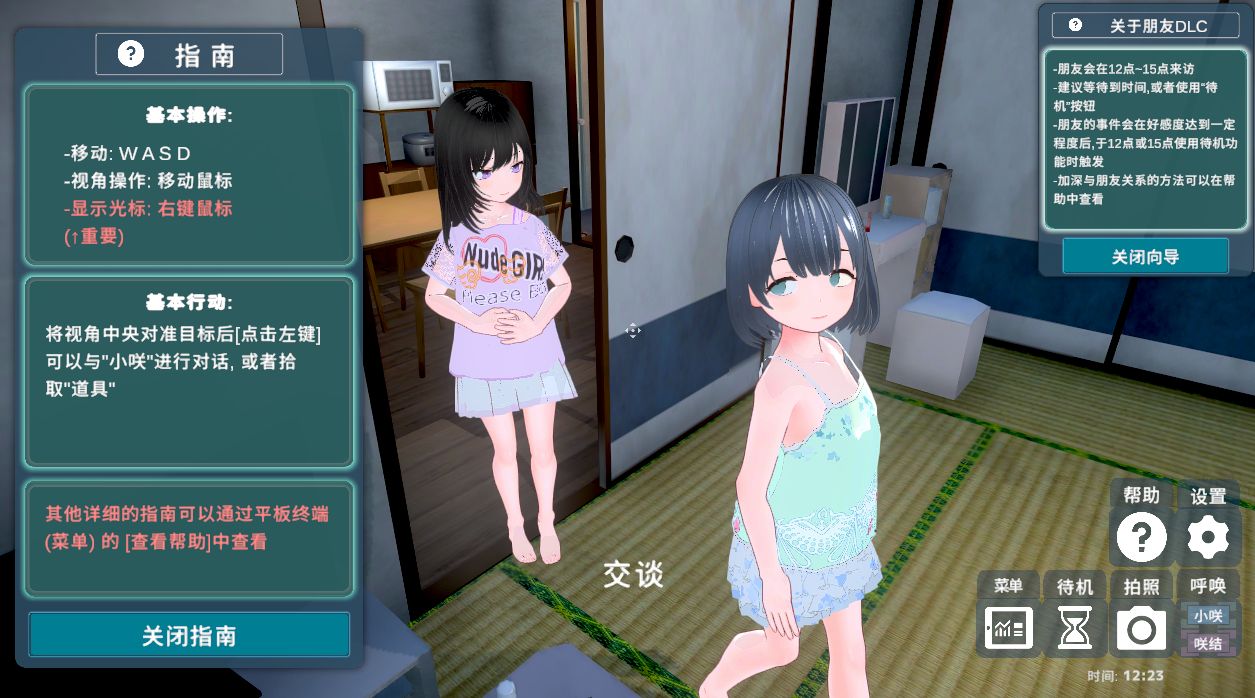The width and height of the screenshot is (1255, 698).
Task: Open the tablet Menu (菜单) icon
Action: coord(1008,629)
